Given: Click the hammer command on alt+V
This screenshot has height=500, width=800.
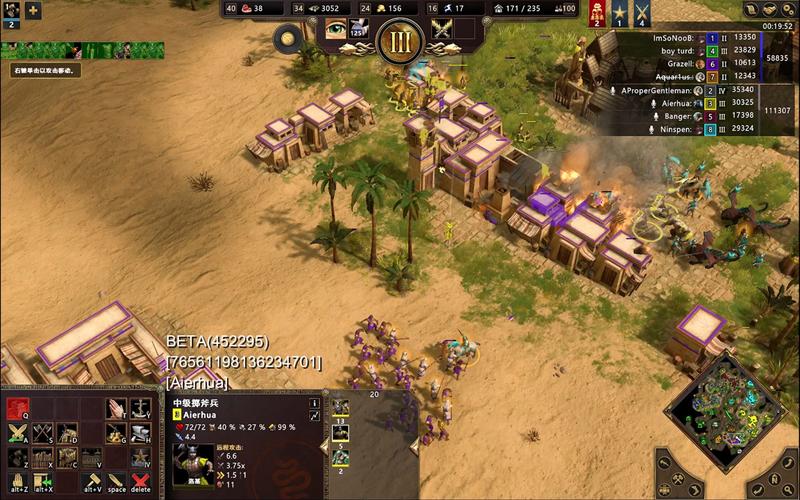Looking at the screenshot, I should (x=92, y=483).
